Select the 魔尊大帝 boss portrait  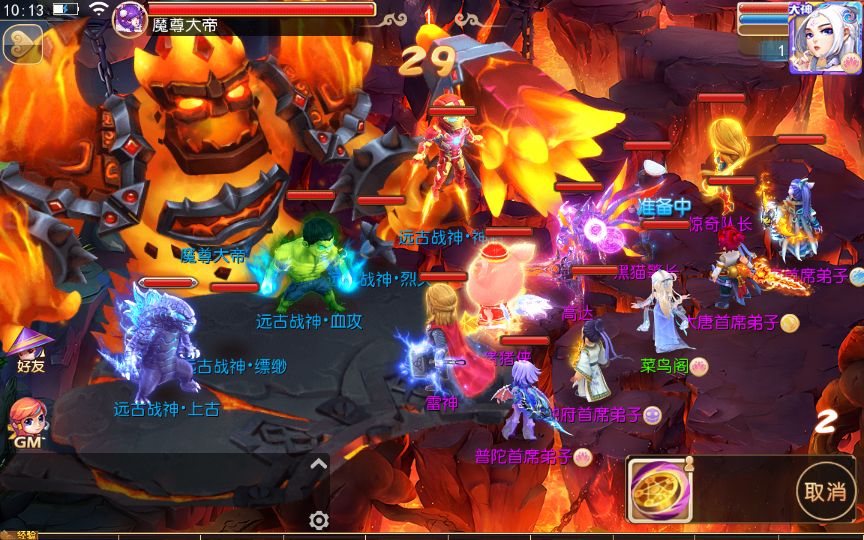point(130,19)
